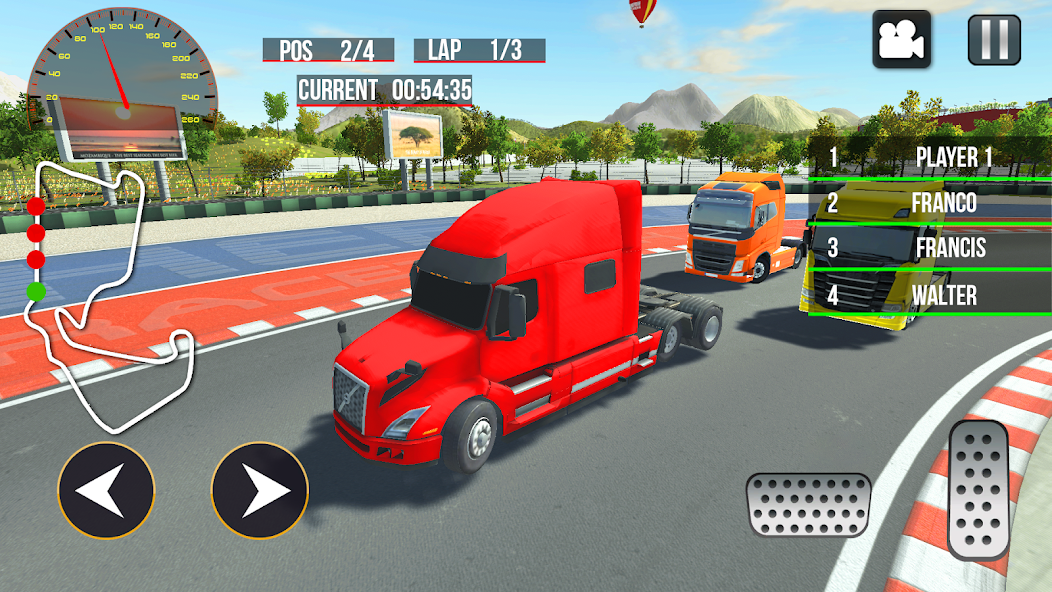Tap the wide brake pedal

pyautogui.click(x=808, y=504)
